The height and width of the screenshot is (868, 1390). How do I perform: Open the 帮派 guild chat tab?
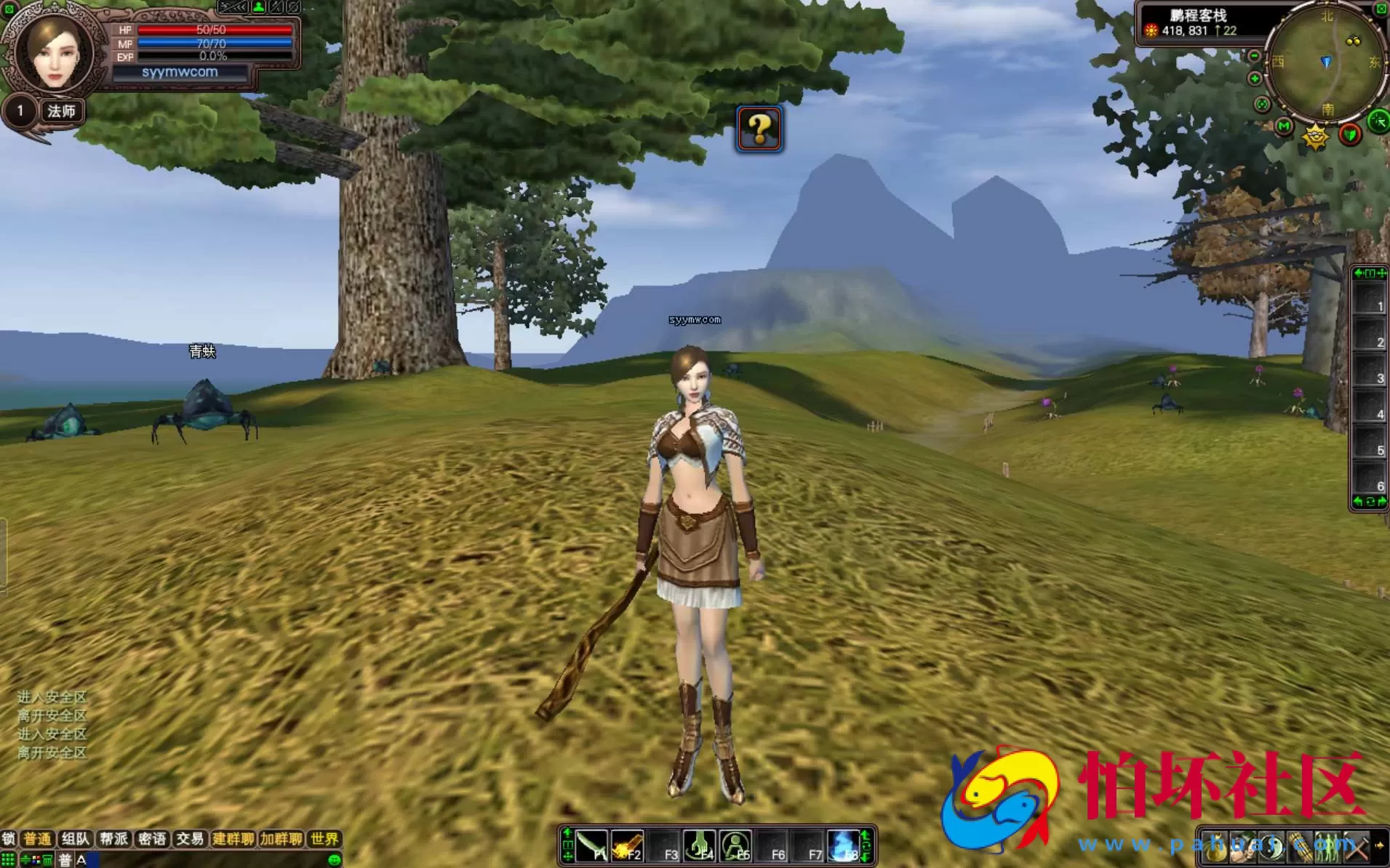[x=113, y=839]
